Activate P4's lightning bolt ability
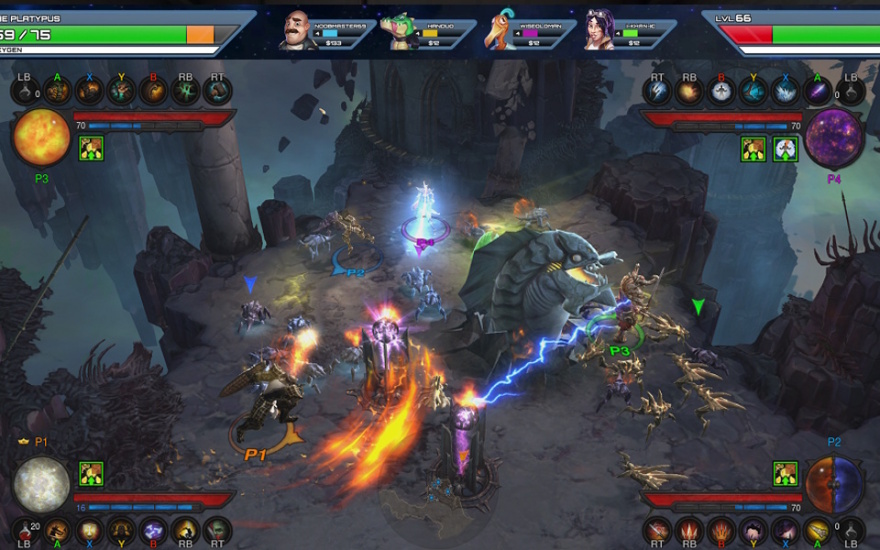880x550 pixels. (x=657, y=91)
